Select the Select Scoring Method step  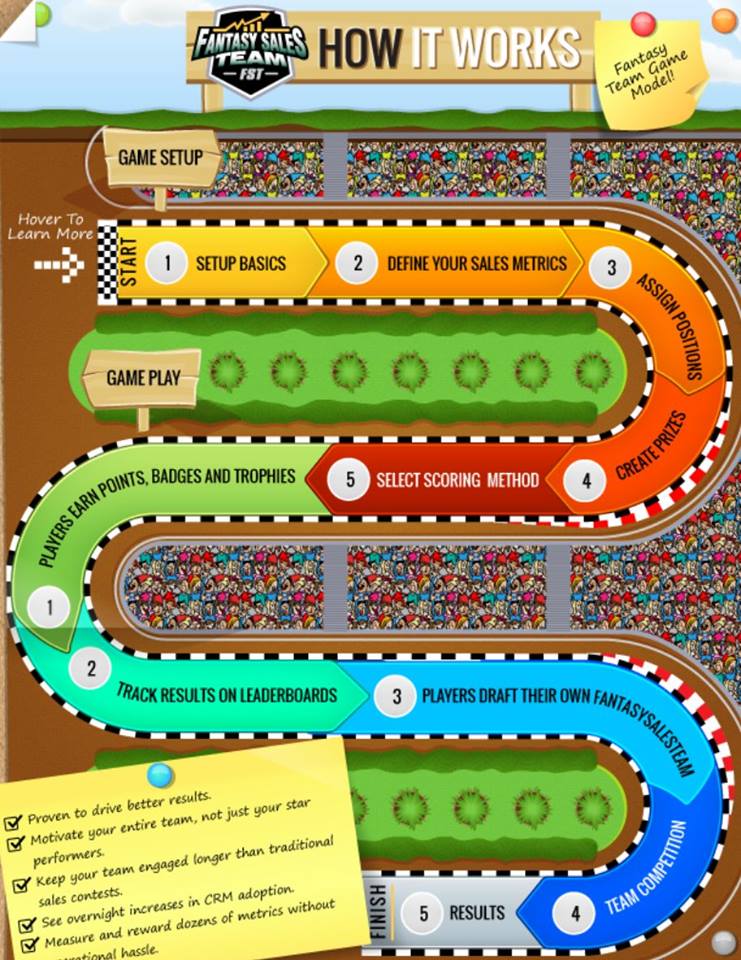click(455, 480)
